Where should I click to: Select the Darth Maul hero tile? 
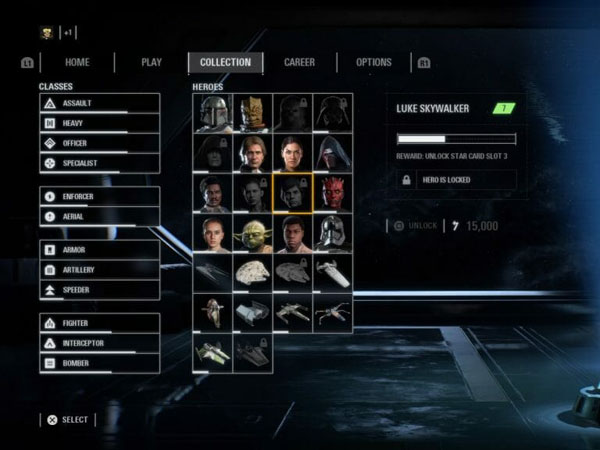333,193
